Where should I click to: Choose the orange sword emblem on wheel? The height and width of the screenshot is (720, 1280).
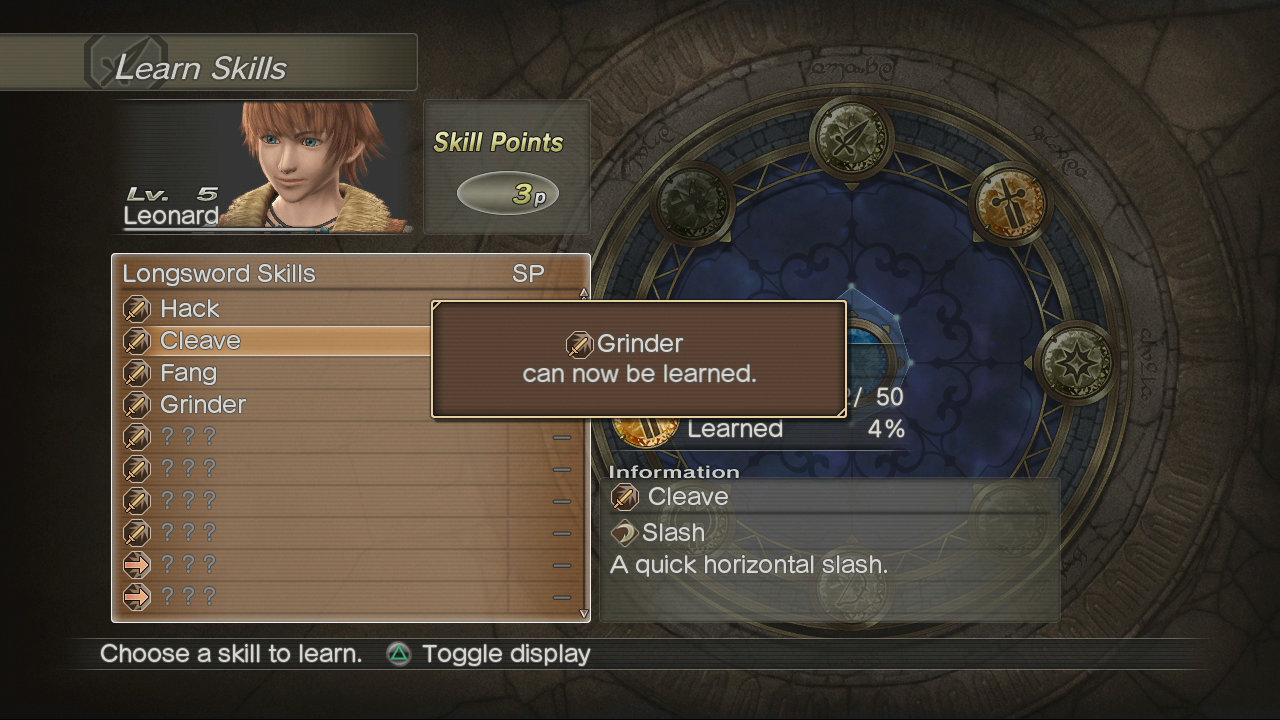point(1010,203)
